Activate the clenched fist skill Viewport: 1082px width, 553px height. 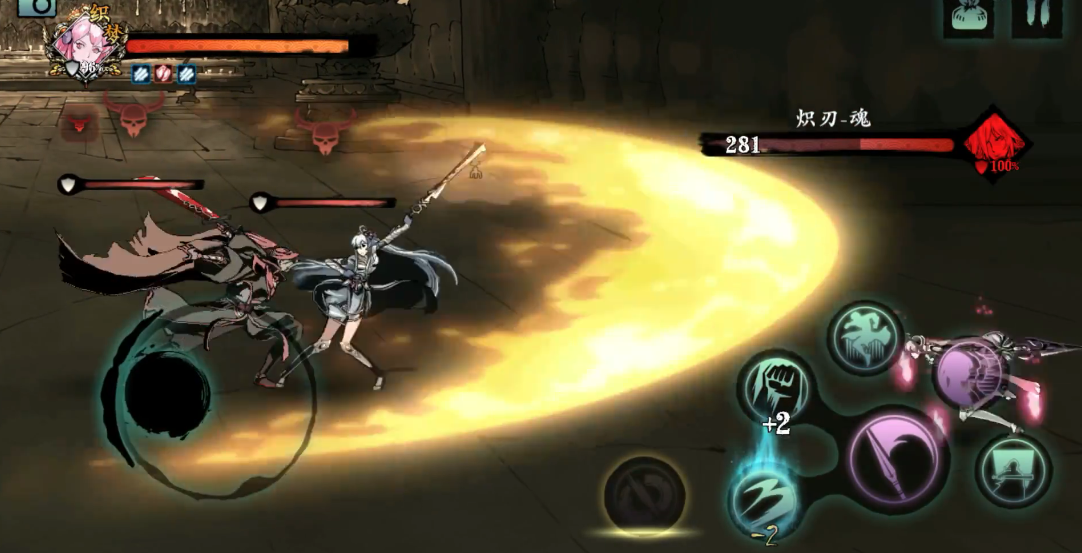pos(777,385)
